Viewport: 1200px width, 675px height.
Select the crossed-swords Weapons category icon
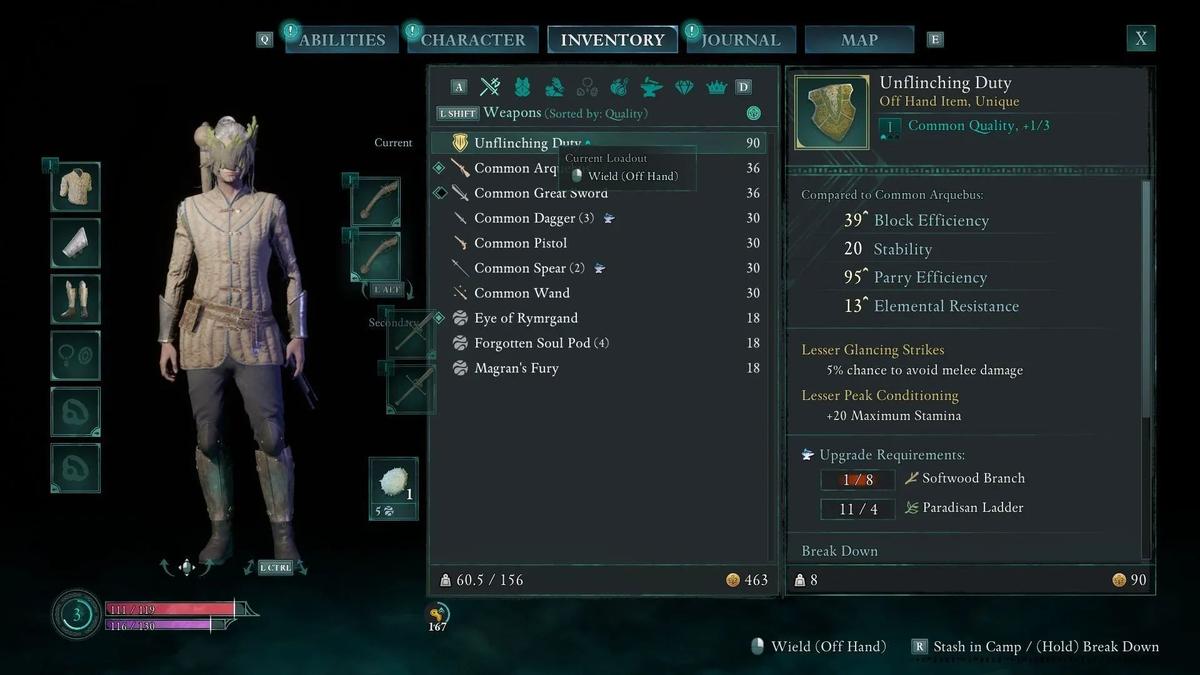pos(490,87)
